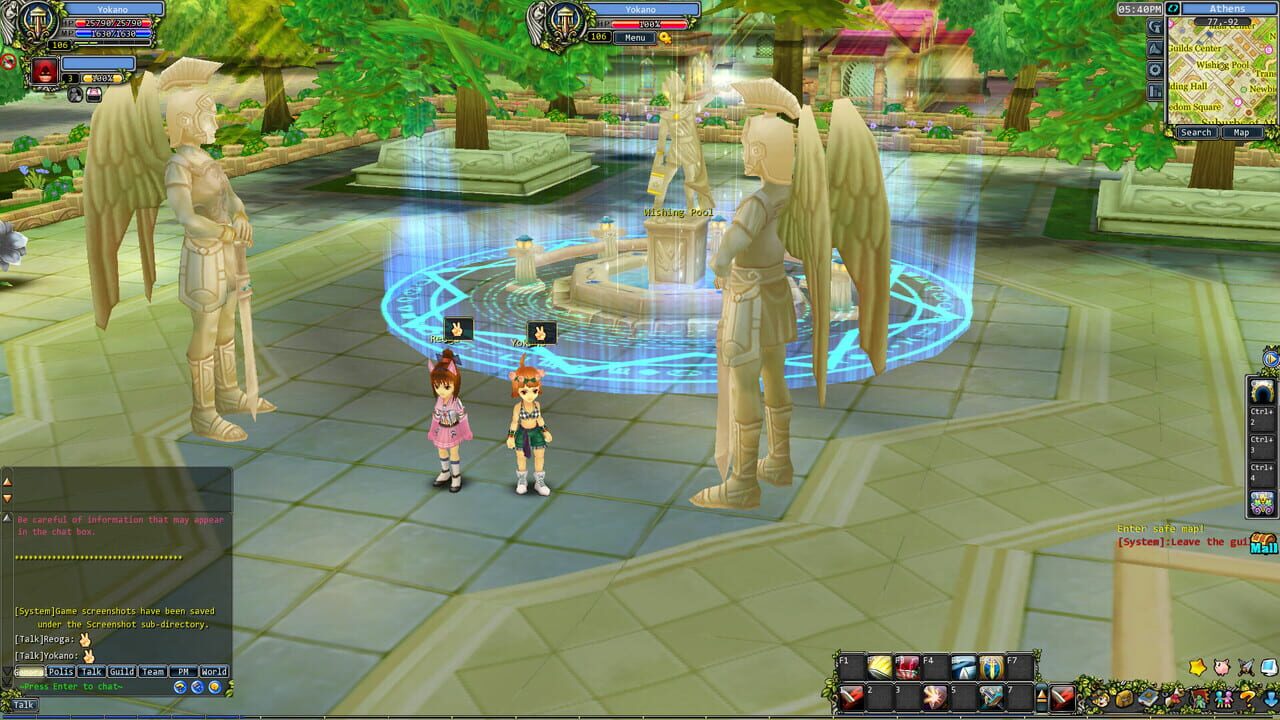Viewport: 1280px width, 720px height.
Task: Toggle the hotbar page switch arrow
Action: click(x=1041, y=696)
